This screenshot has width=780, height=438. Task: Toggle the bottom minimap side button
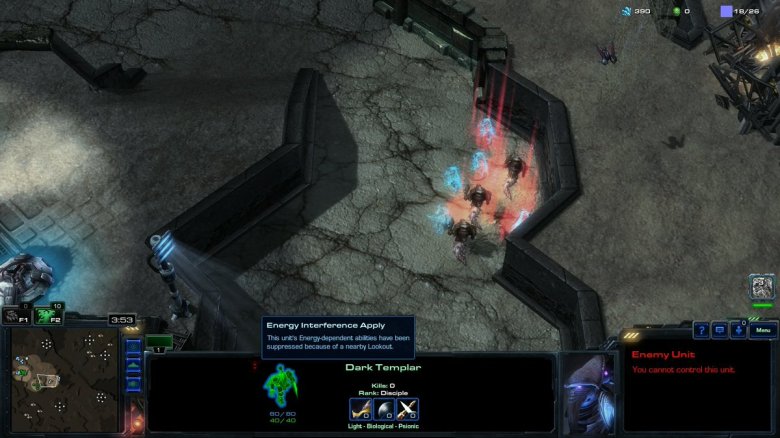coord(133,386)
